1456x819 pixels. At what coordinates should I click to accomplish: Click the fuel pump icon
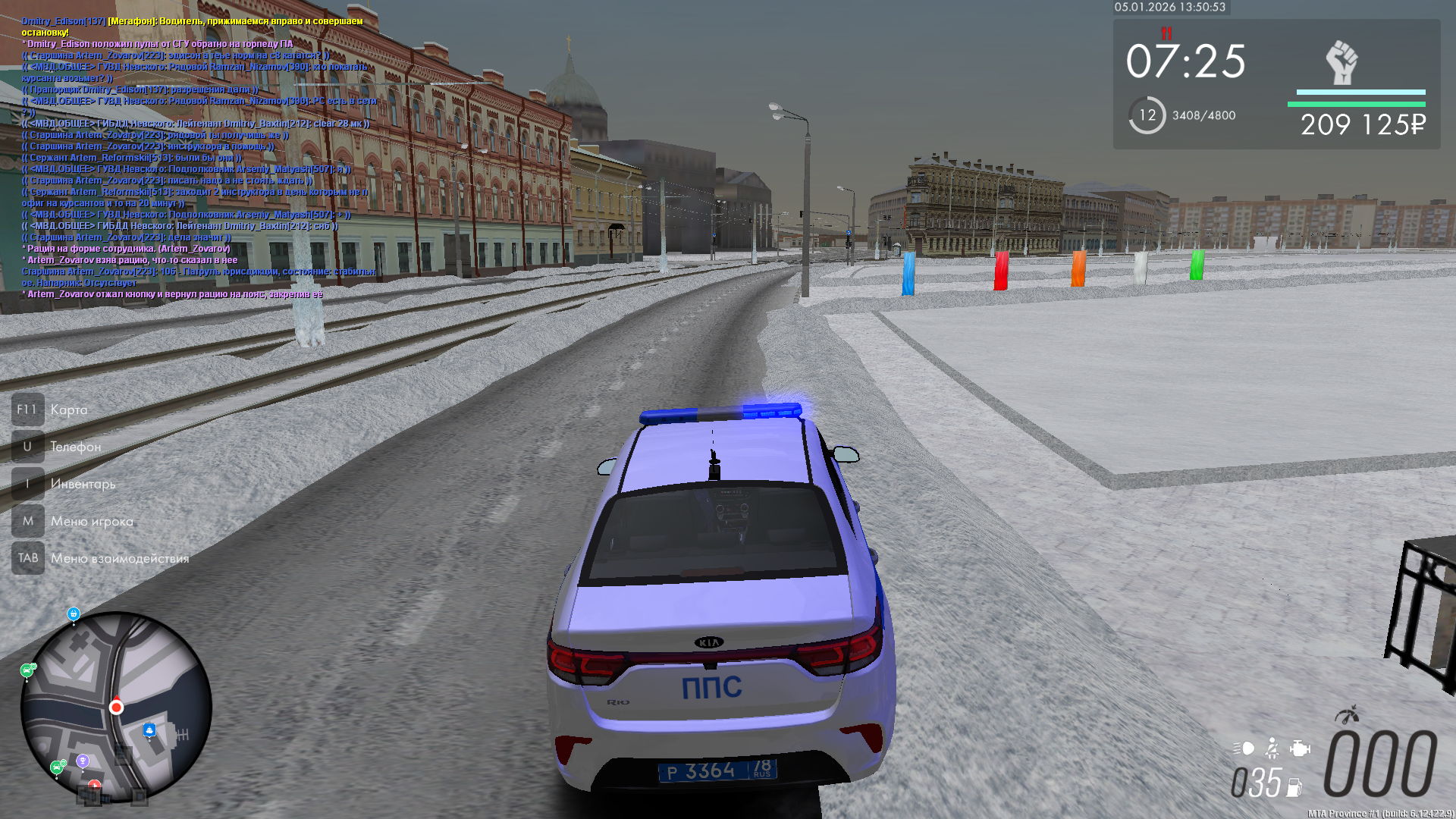[1294, 788]
